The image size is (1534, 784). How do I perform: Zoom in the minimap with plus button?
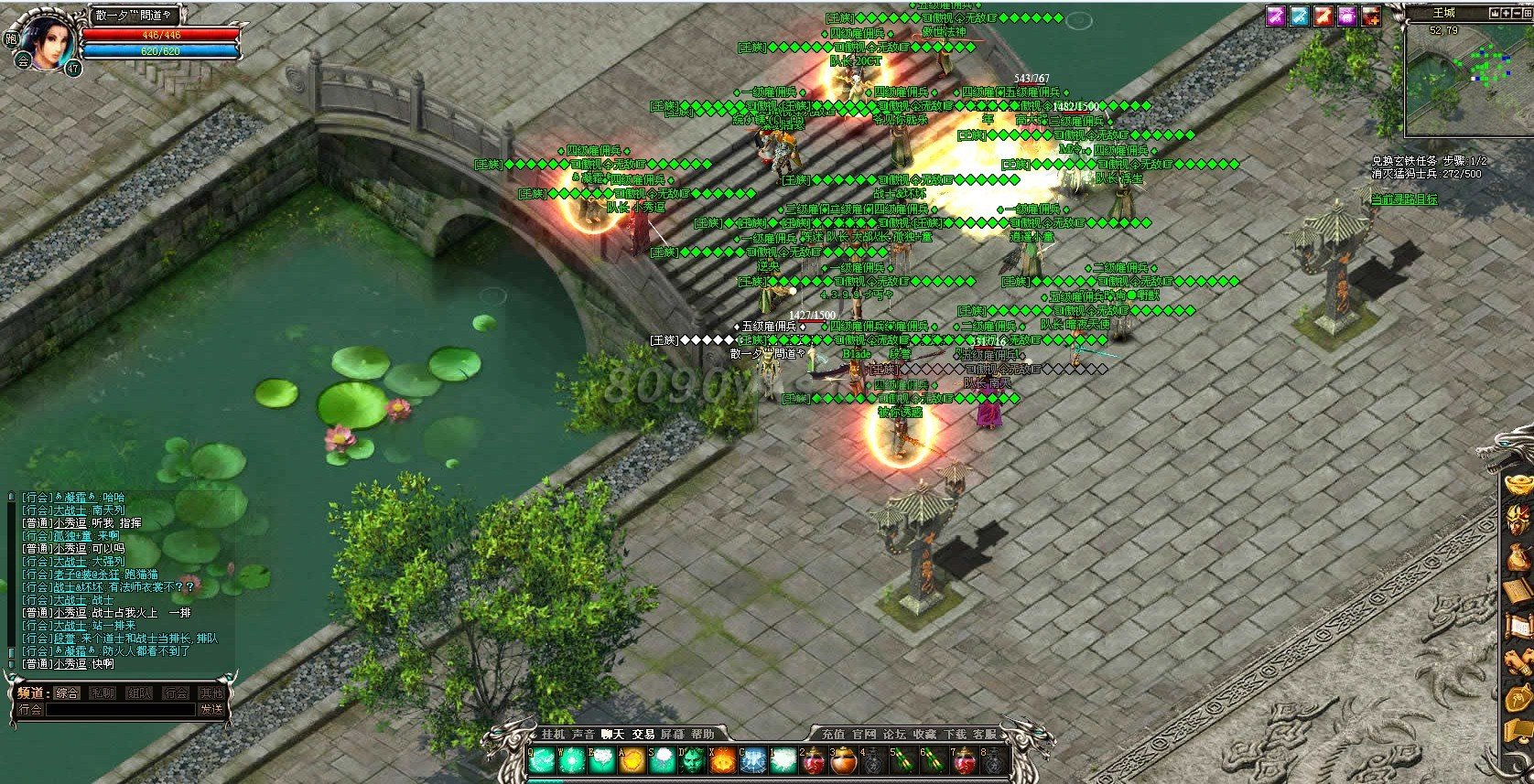(x=1506, y=14)
